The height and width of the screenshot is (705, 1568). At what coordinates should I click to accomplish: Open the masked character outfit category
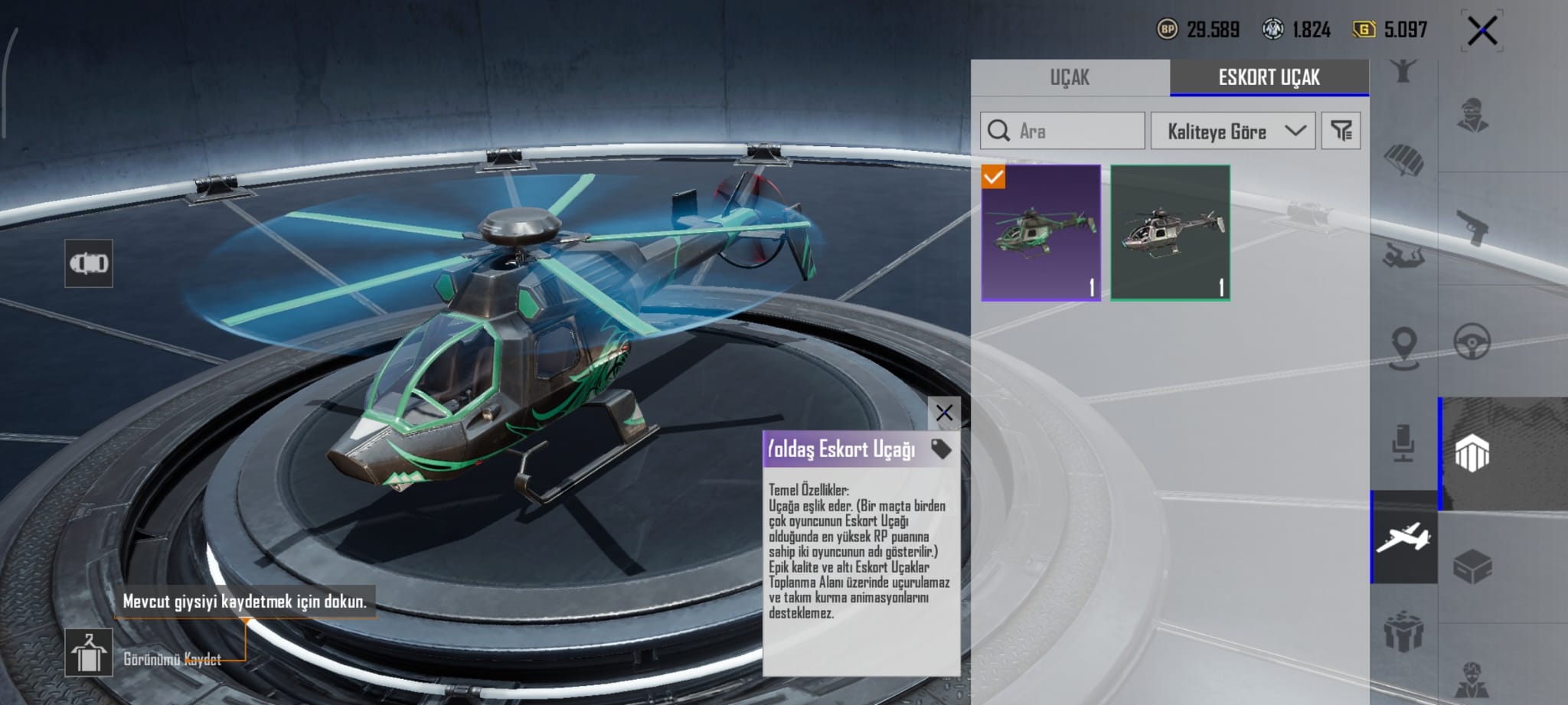[x=1472, y=116]
